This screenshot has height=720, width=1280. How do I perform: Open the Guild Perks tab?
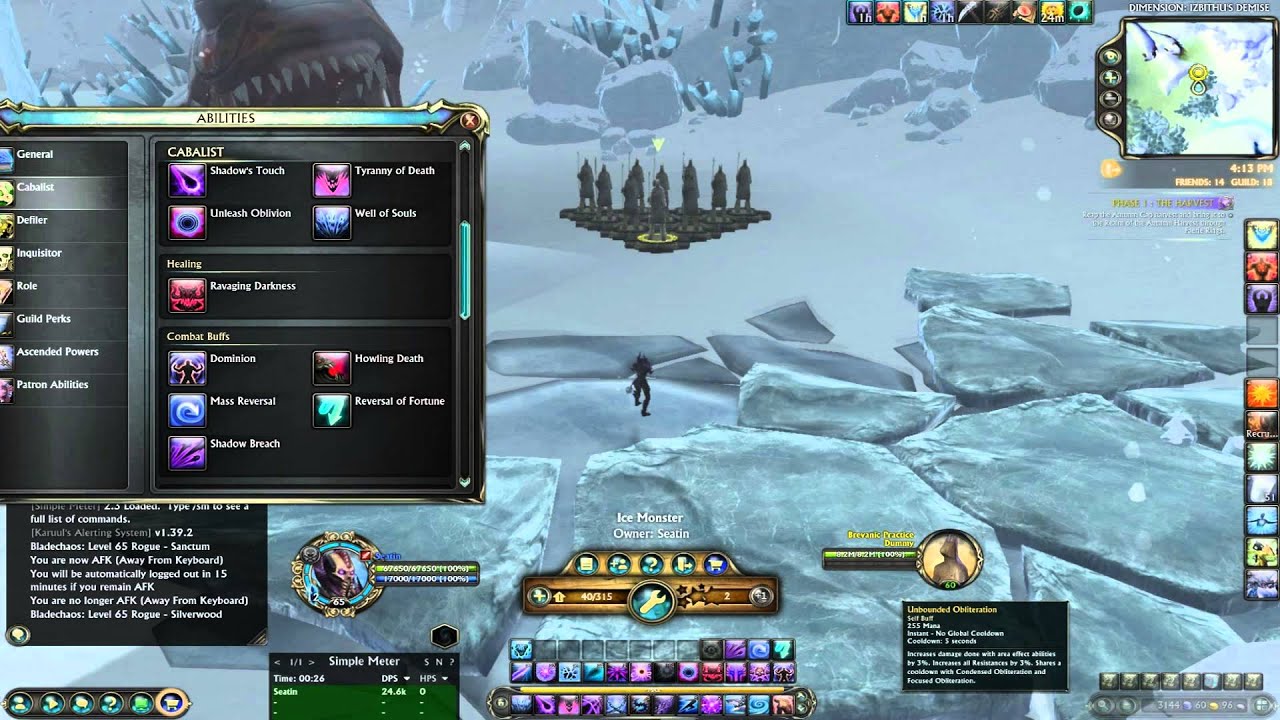pyautogui.click(x=43, y=319)
